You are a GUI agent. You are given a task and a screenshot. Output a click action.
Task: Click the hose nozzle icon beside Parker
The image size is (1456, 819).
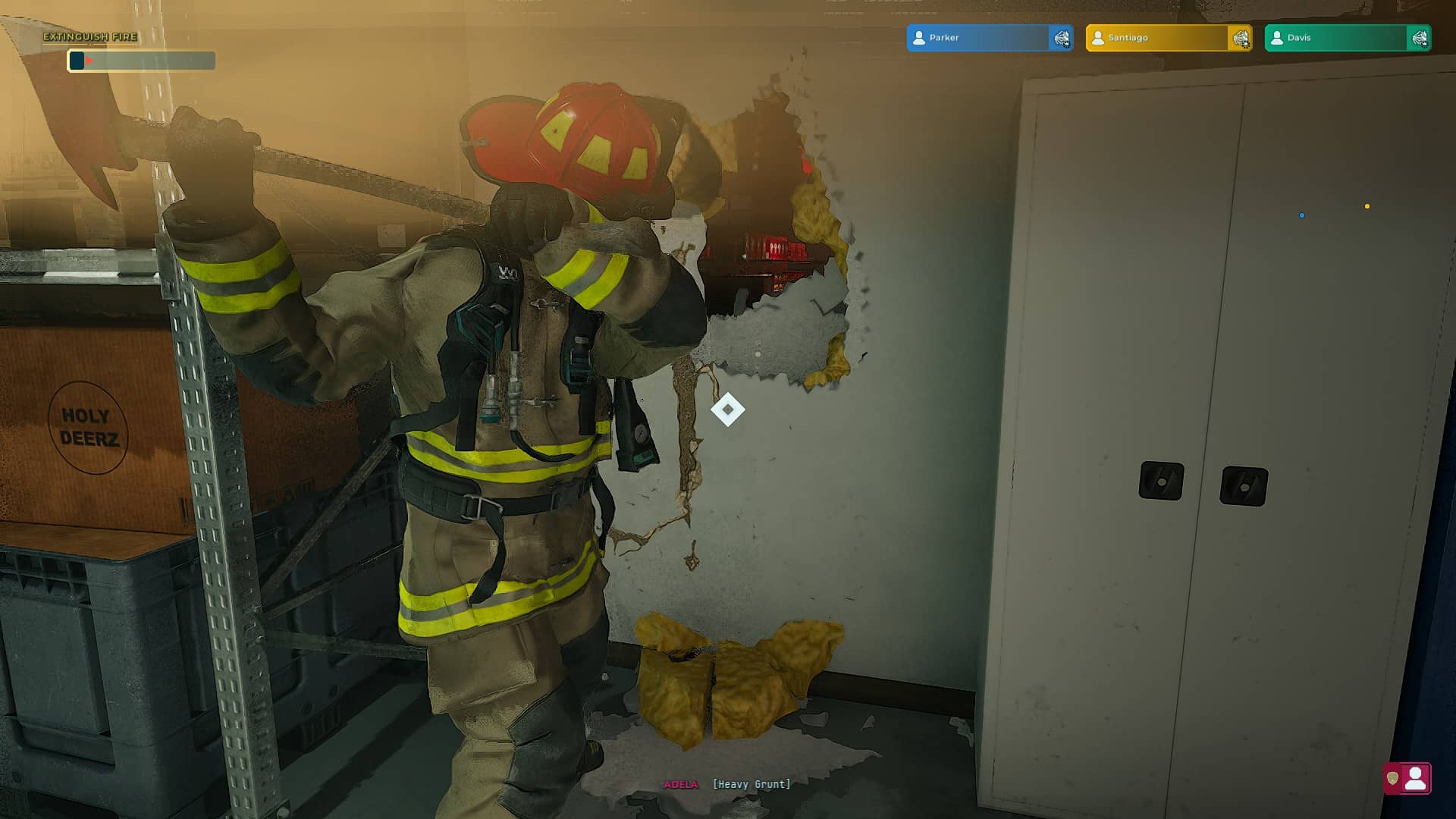[1062, 38]
